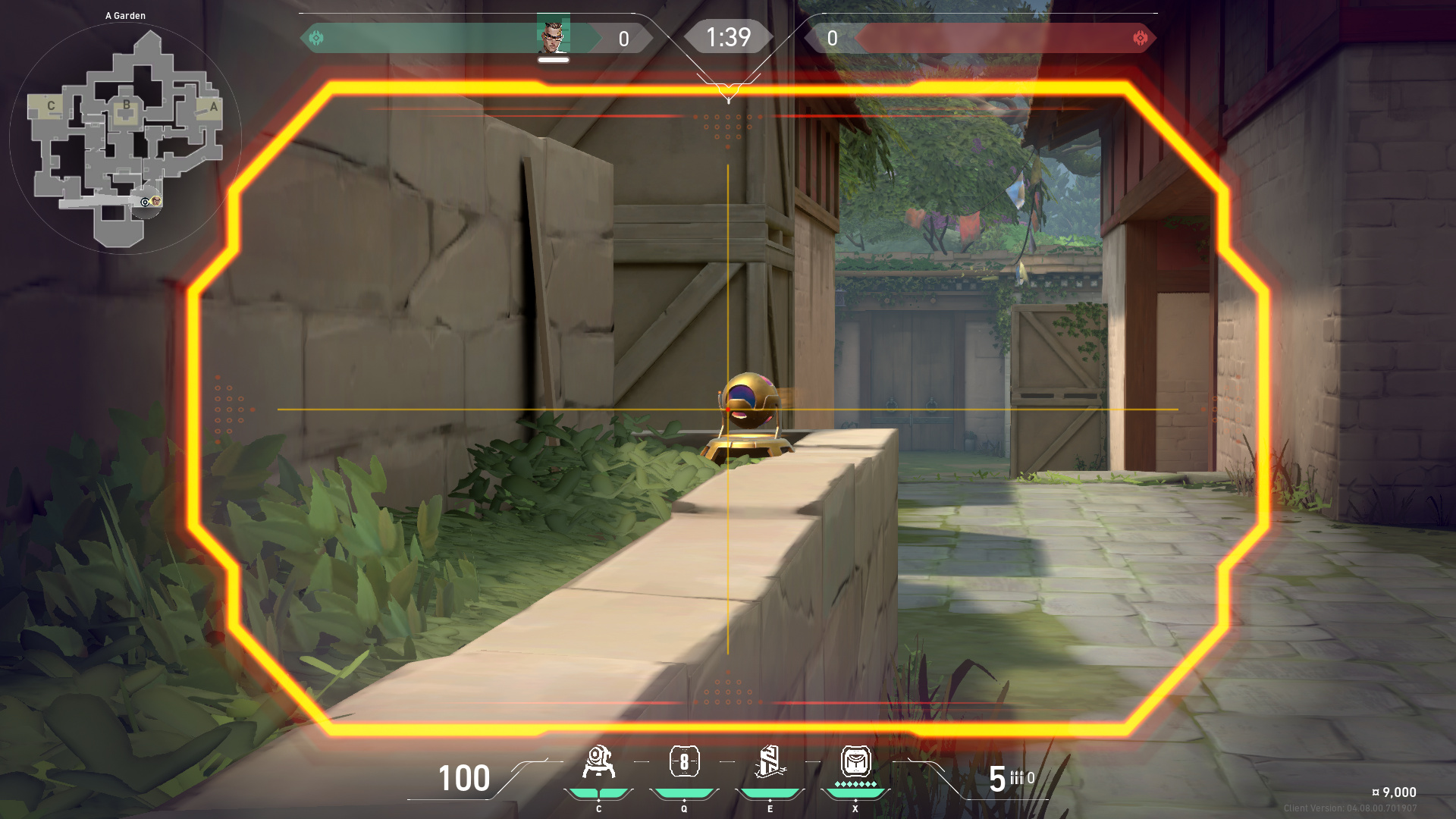Click the A site marker on the minimap
Viewport: 1456px width, 819px height.
pyautogui.click(x=213, y=107)
